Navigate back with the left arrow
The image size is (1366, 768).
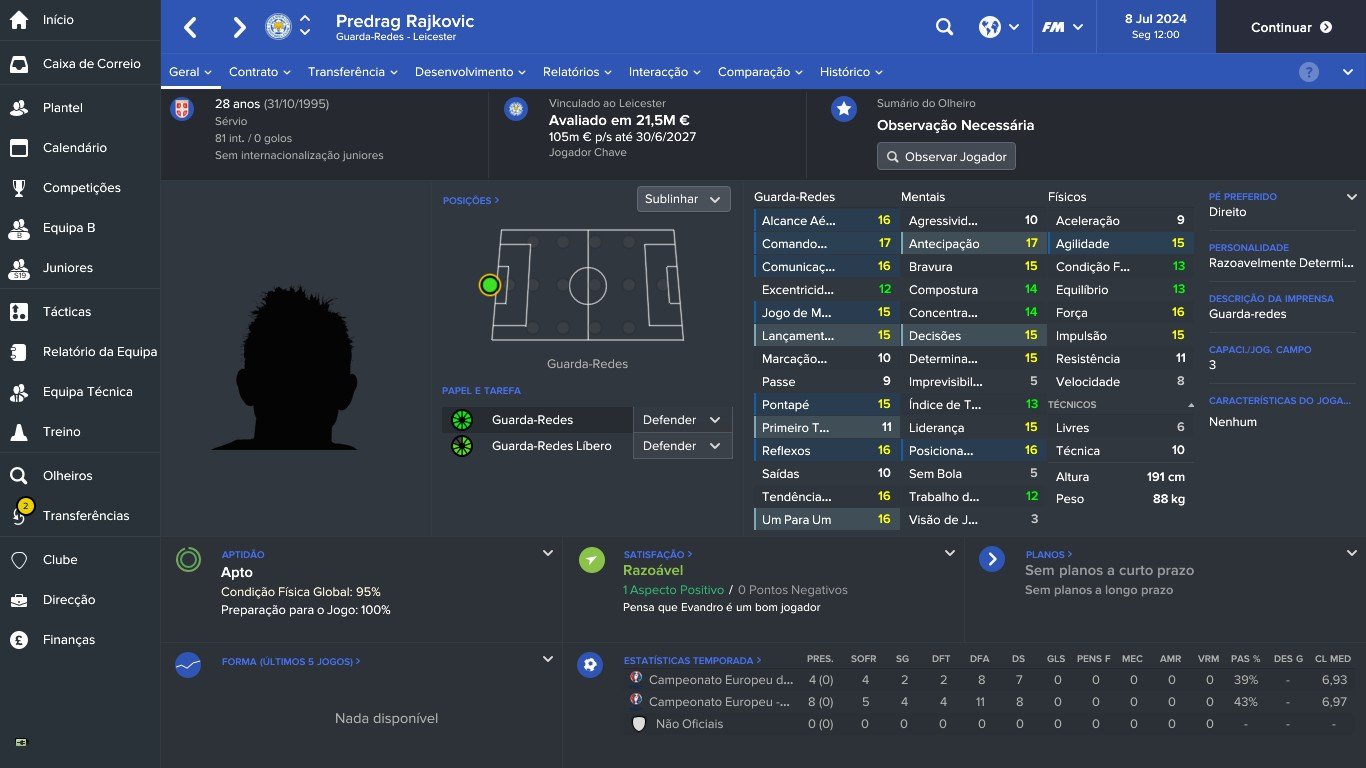pos(191,27)
